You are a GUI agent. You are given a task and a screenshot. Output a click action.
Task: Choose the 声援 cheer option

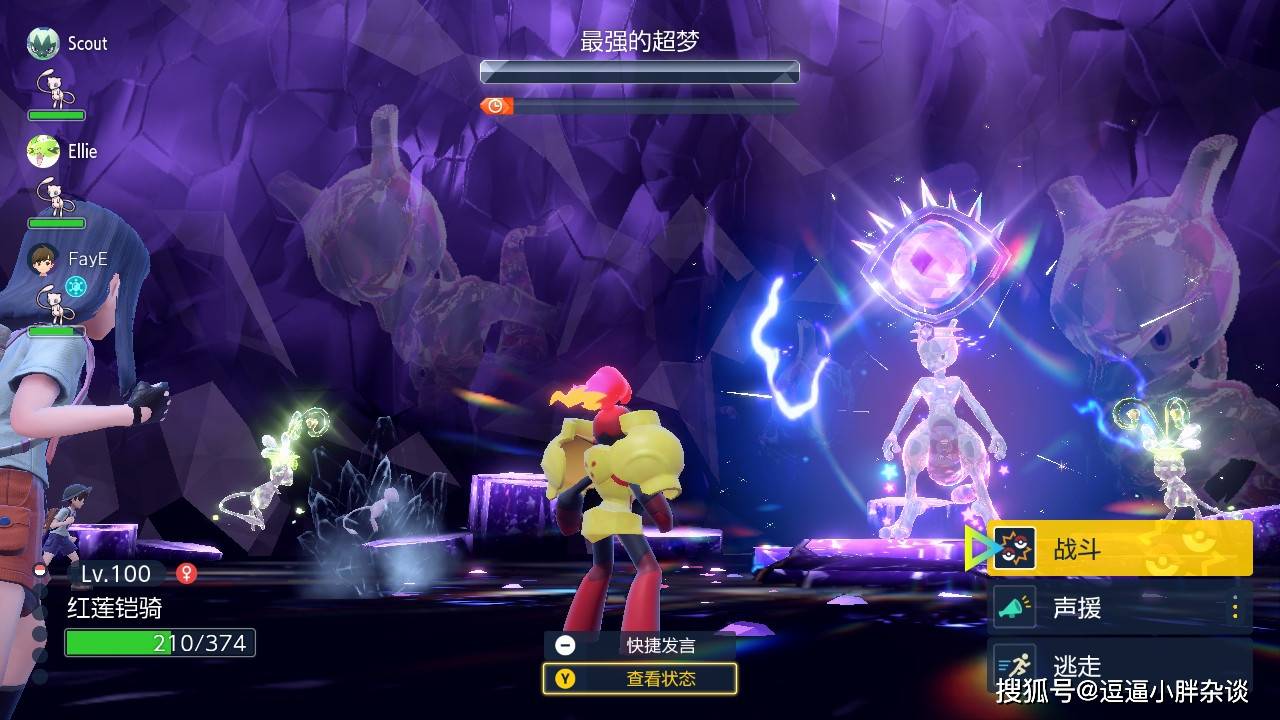[1118, 608]
